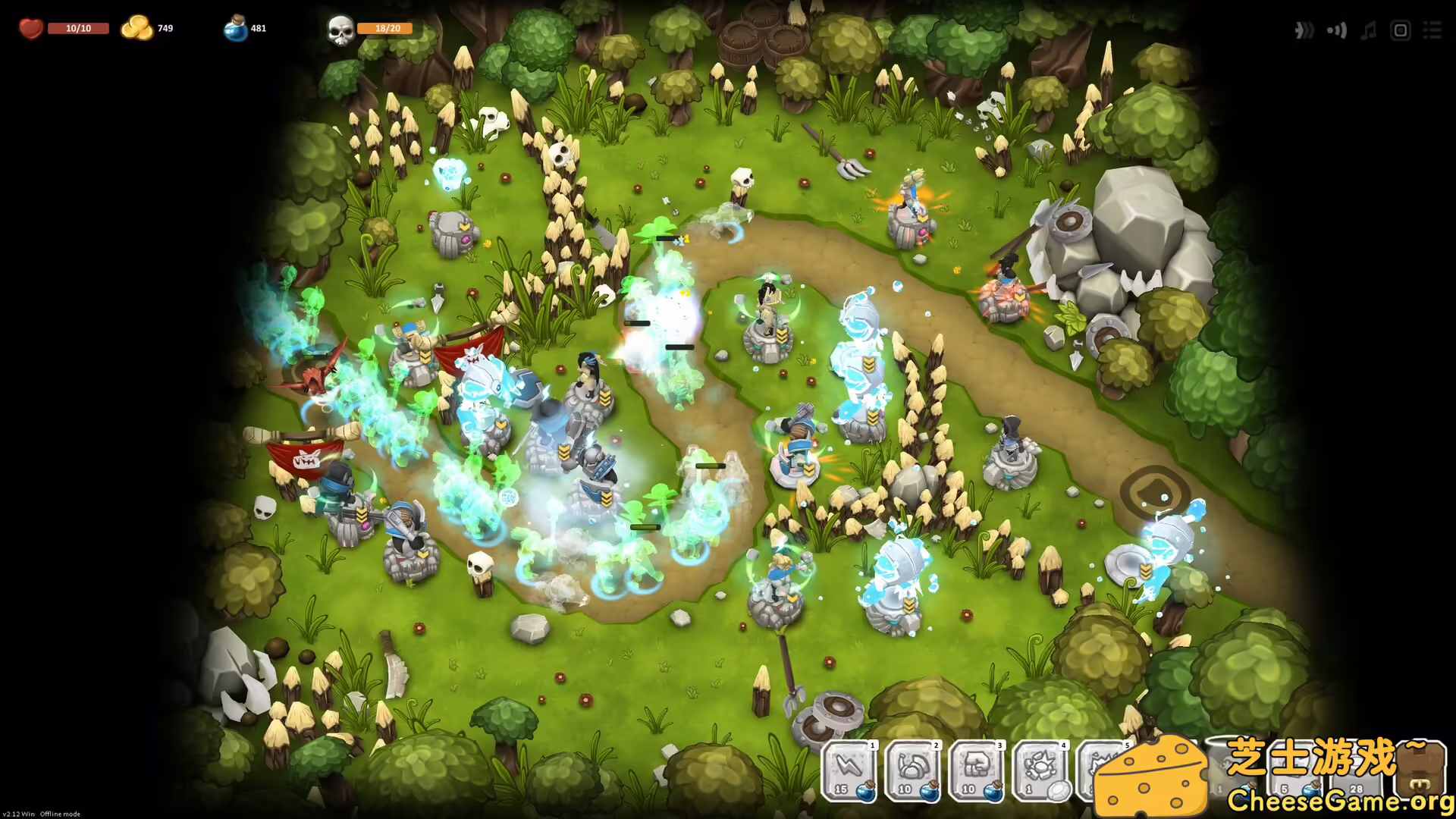Enable fast-forward game speed
Viewport: 1456px width, 819px height.
(x=1305, y=30)
